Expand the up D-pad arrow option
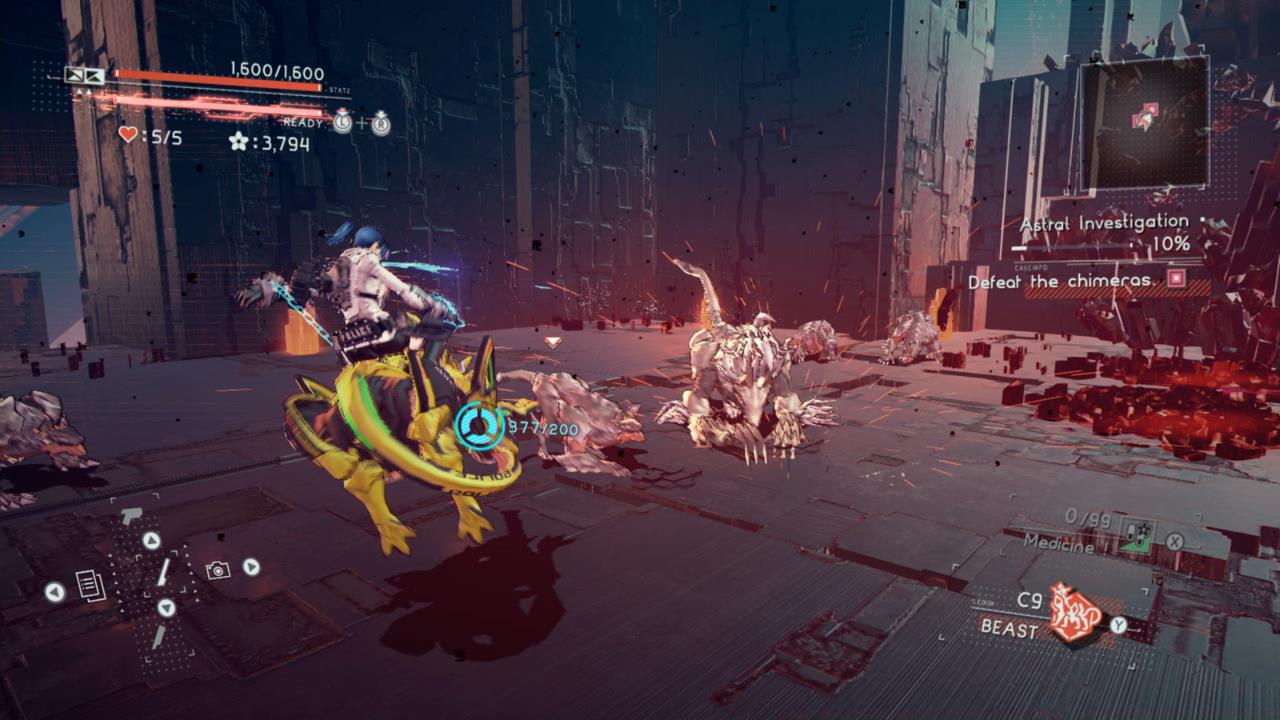The height and width of the screenshot is (720, 1280). point(152,540)
